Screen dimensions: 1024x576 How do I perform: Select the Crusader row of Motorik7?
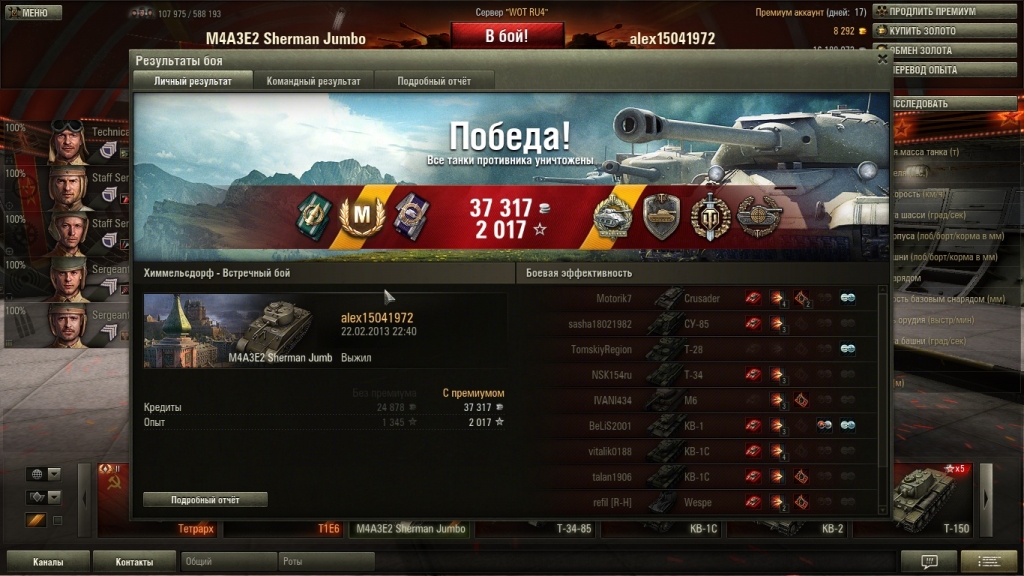click(700, 298)
